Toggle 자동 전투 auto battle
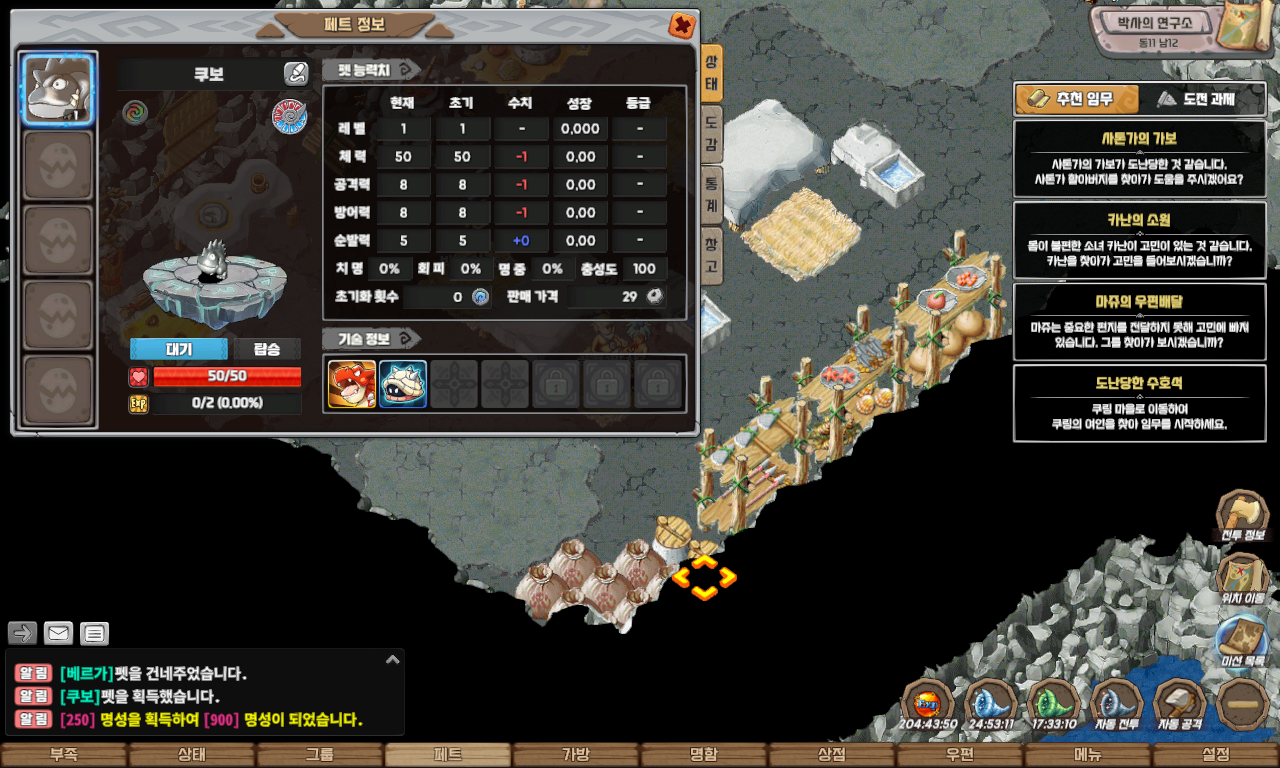The height and width of the screenshot is (768, 1280). pyautogui.click(x=1117, y=704)
